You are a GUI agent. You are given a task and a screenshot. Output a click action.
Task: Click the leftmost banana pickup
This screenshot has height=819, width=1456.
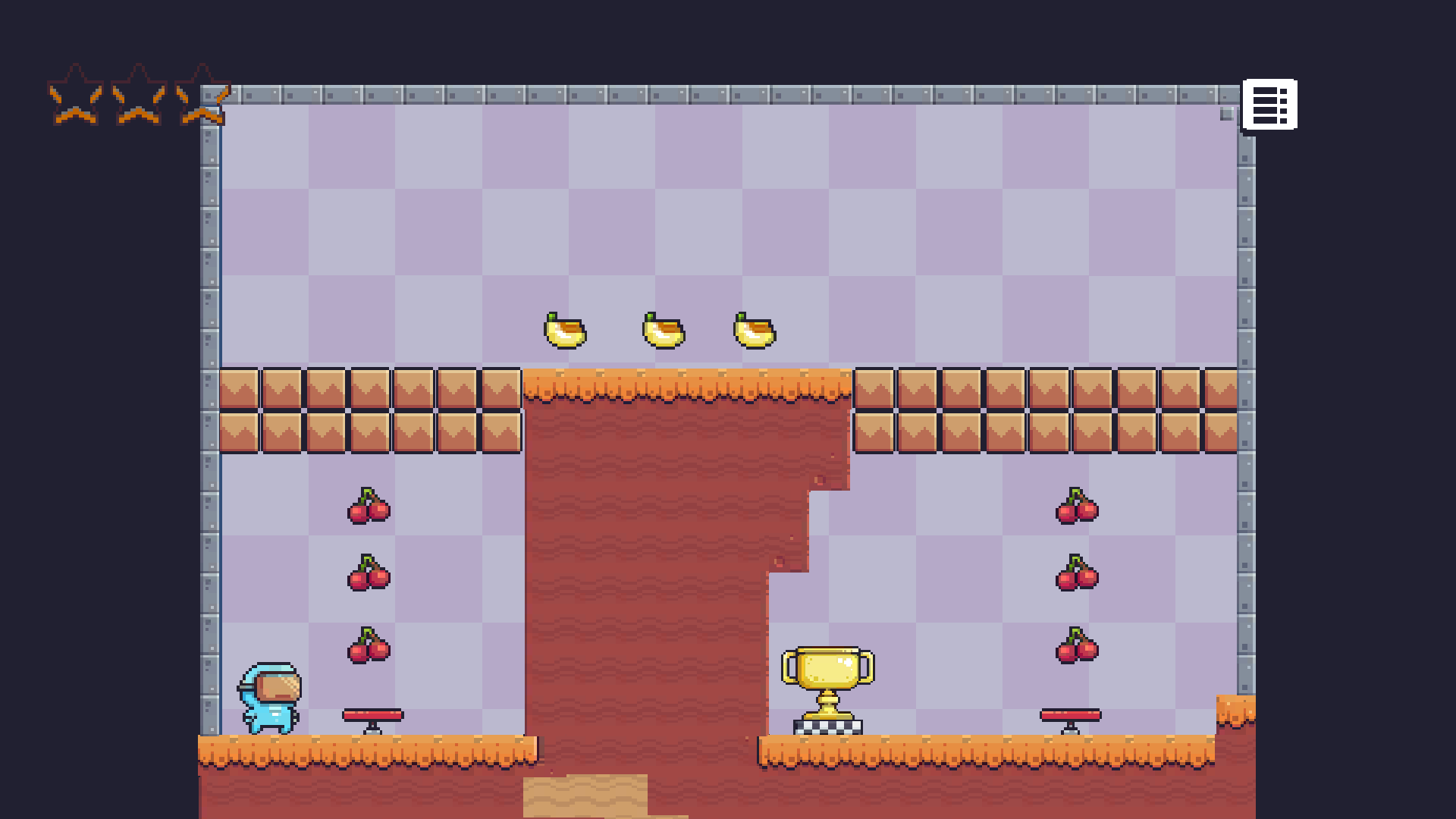click(564, 331)
